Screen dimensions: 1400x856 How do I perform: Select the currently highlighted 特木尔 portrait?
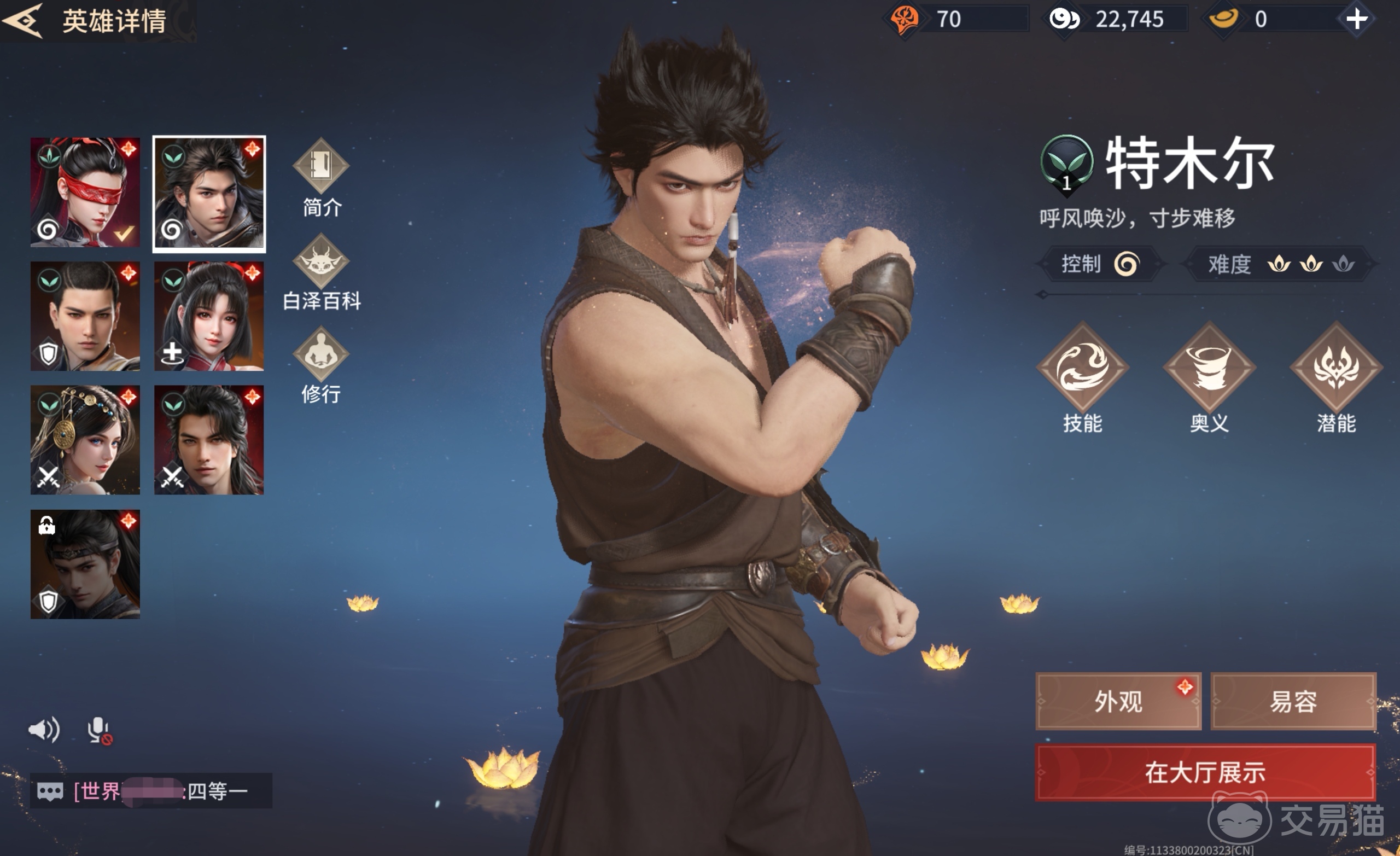click(209, 193)
